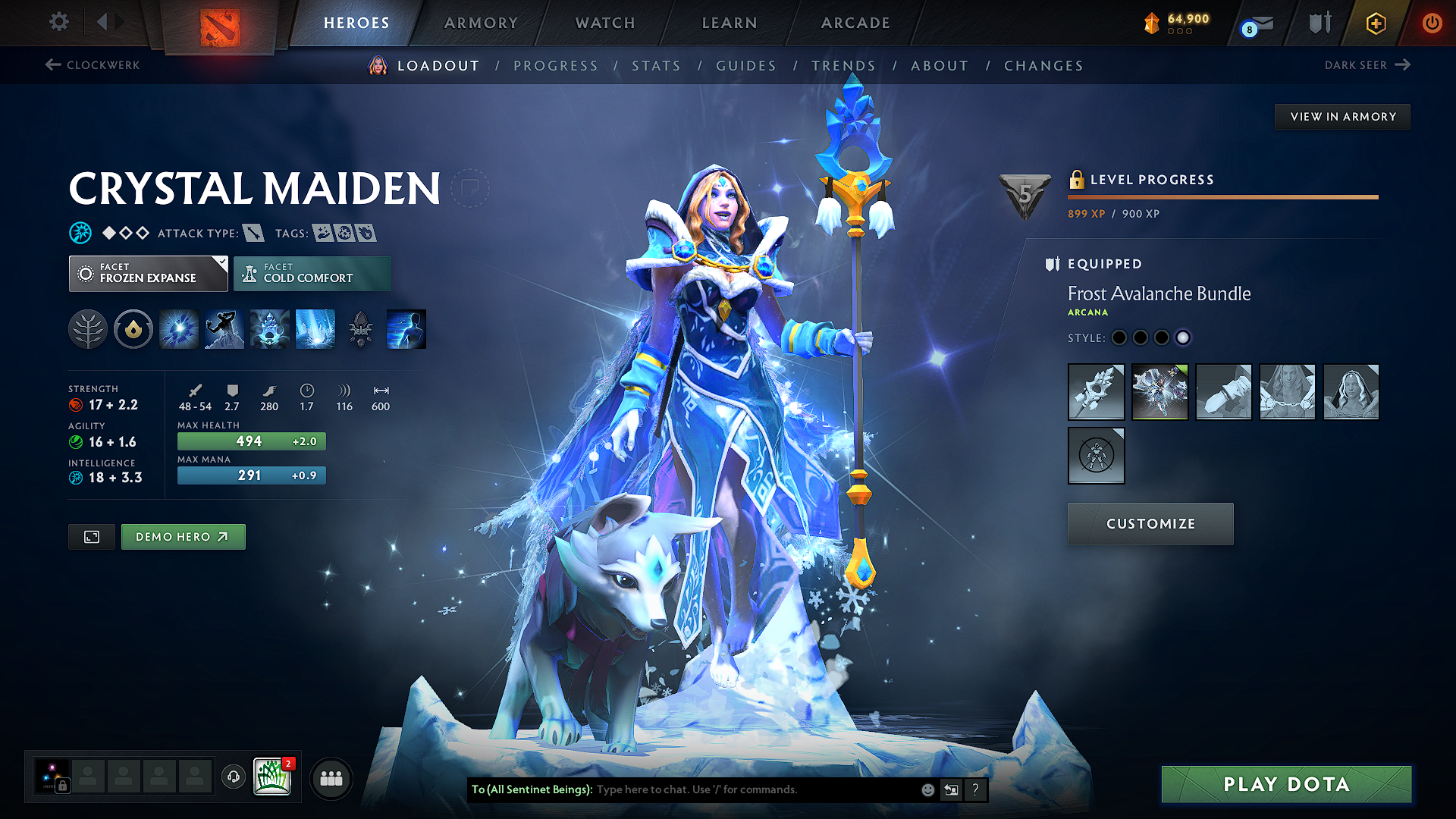Click the Demo Hero button
The height and width of the screenshot is (819, 1456).
coord(183,536)
